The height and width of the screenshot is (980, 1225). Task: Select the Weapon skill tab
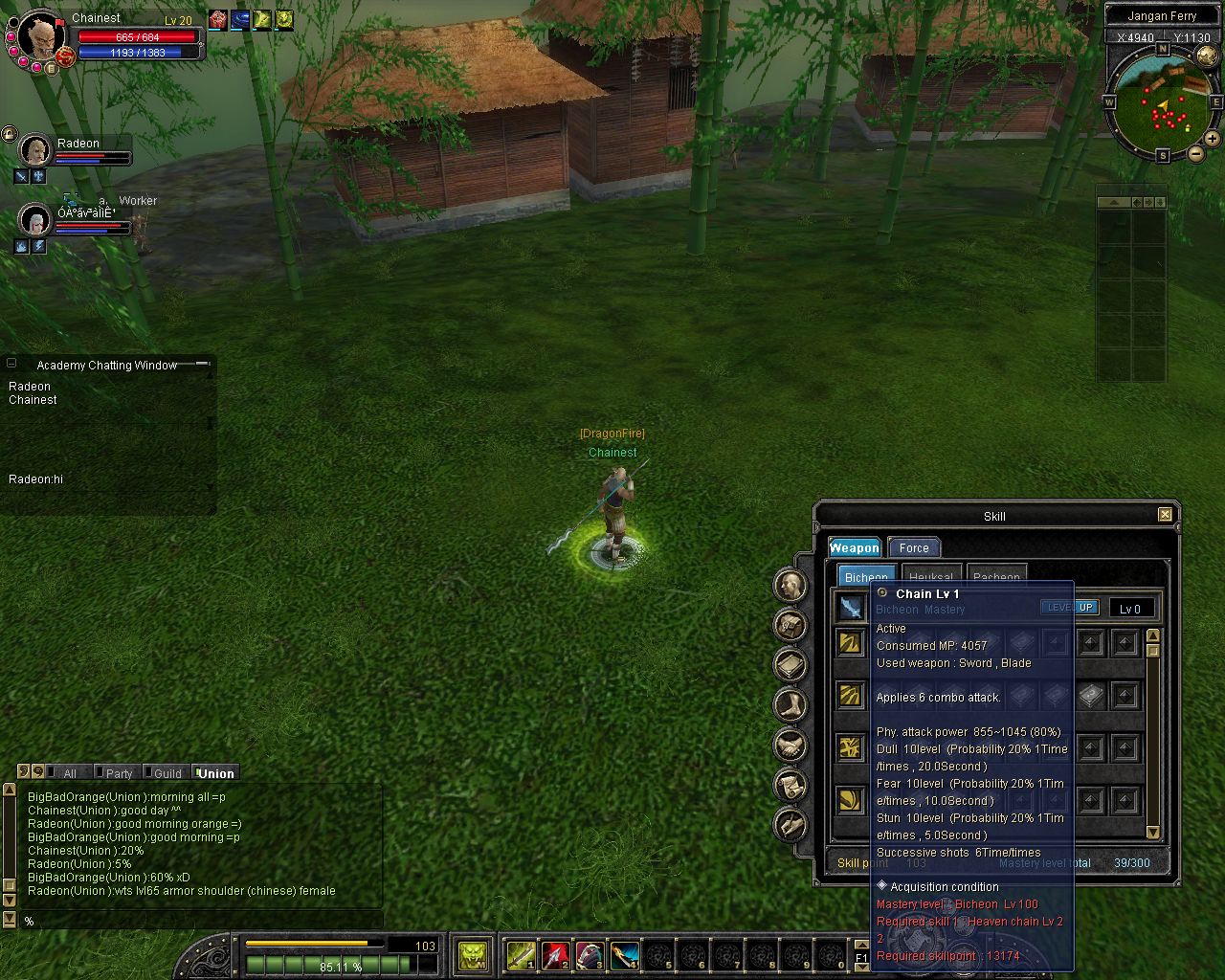854,548
